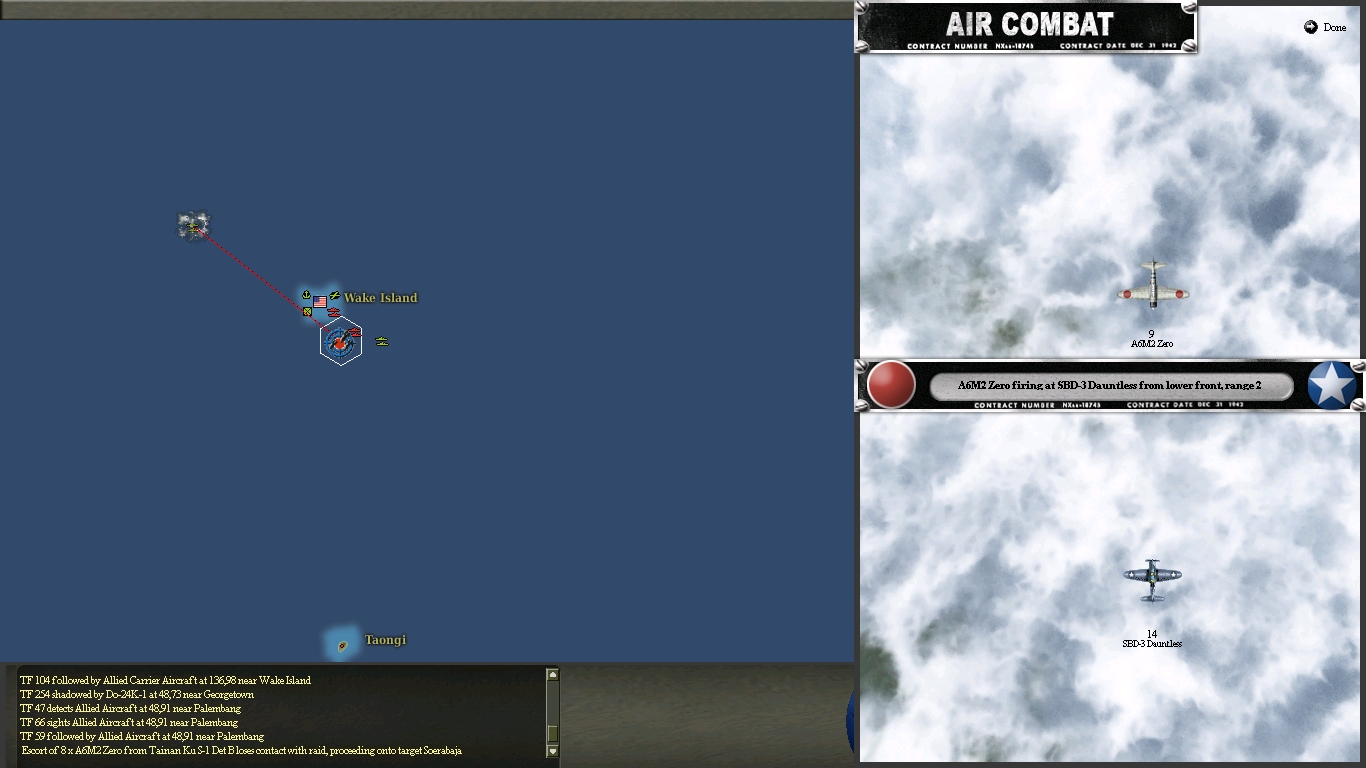Select the task force icon in the upper-left ocean area
The width and height of the screenshot is (1366, 768).
point(194,225)
